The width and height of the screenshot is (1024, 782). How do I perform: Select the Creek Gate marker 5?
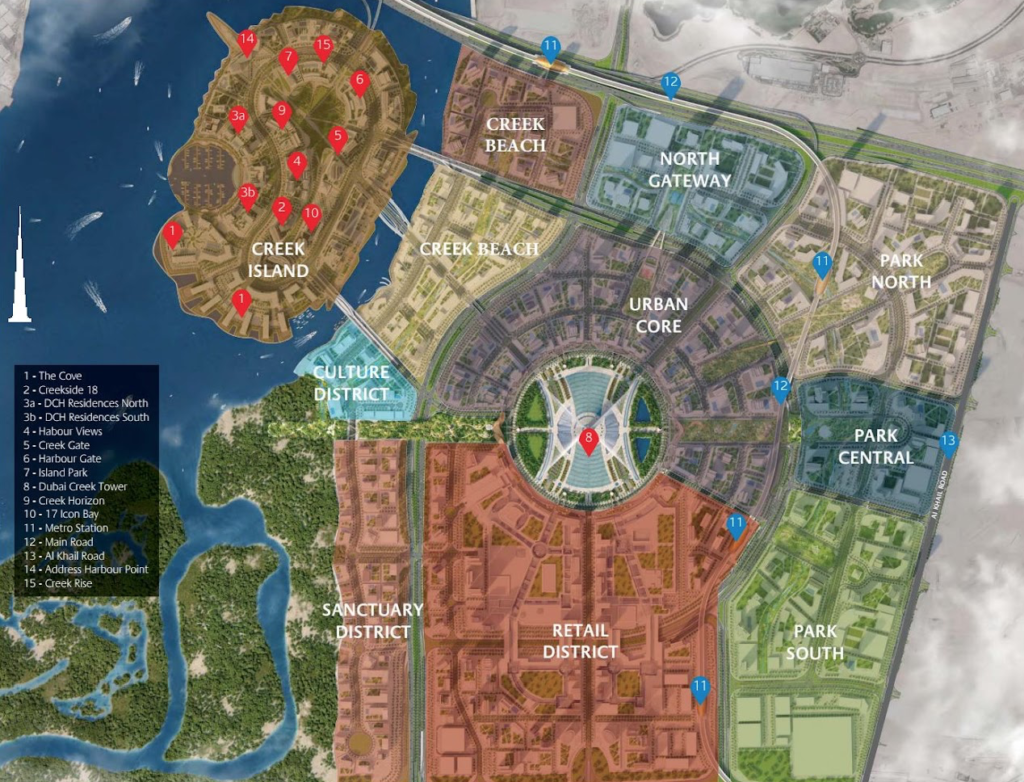point(338,137)
